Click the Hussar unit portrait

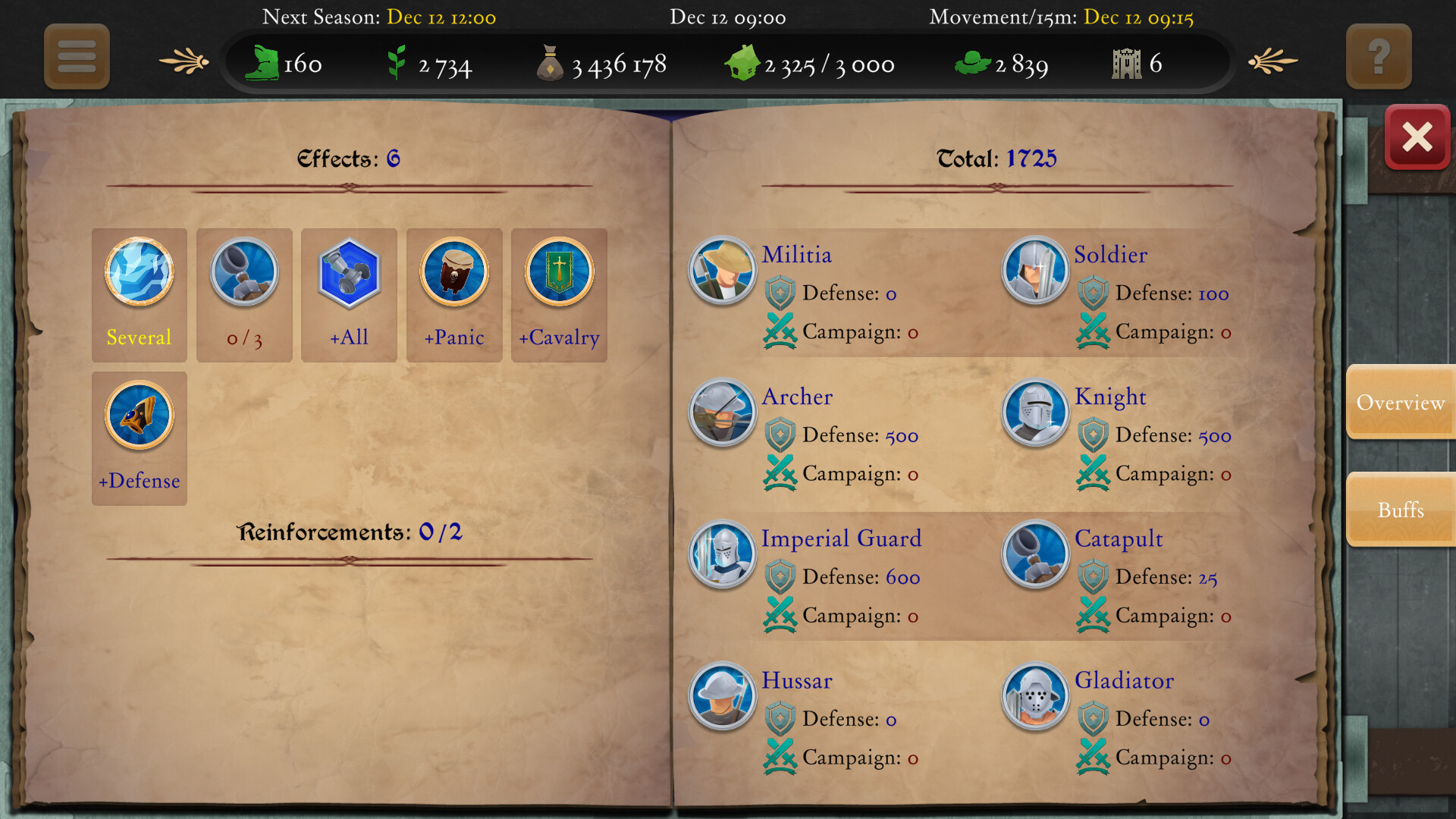click(721, 696)
